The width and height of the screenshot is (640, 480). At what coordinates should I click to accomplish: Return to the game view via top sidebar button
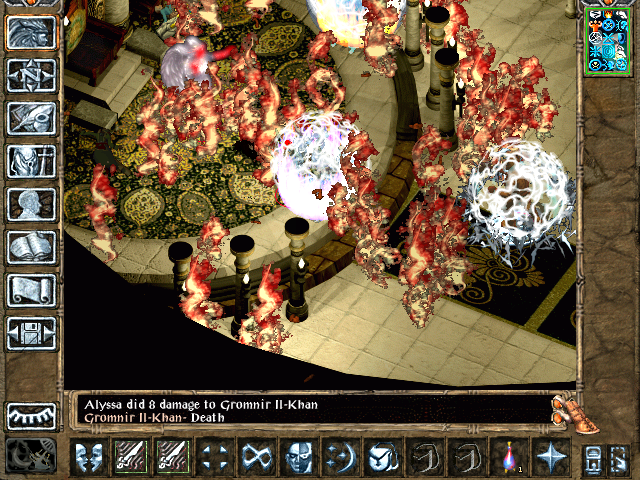31,32
